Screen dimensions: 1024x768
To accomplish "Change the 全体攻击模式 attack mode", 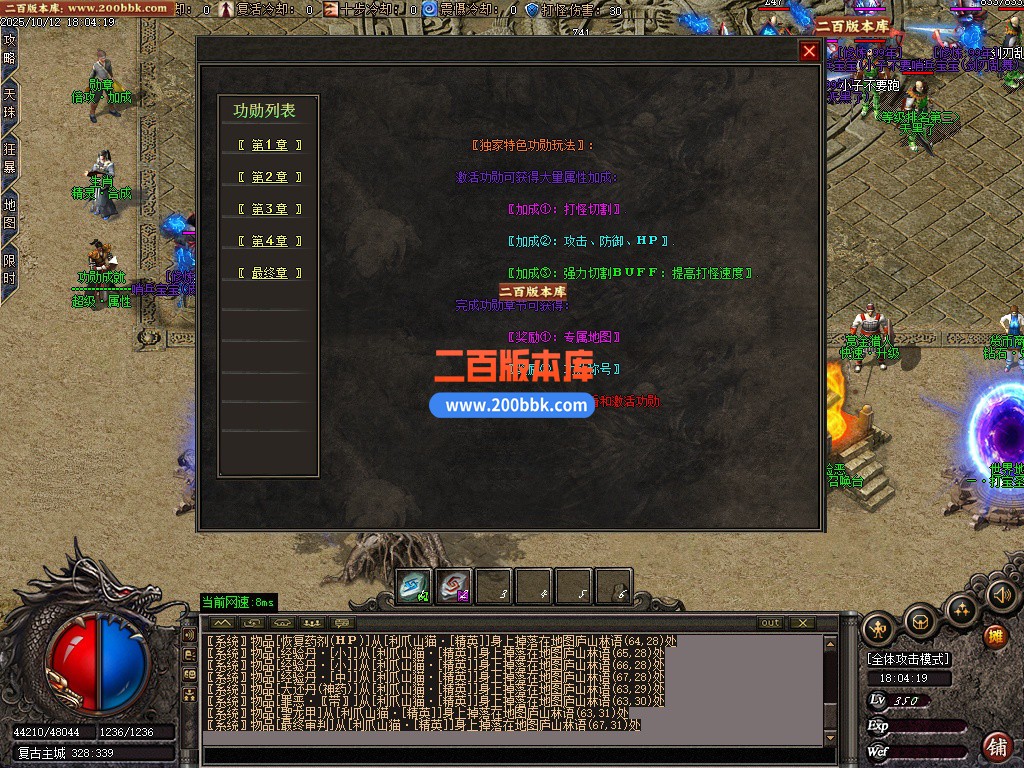I will (909, 659).
